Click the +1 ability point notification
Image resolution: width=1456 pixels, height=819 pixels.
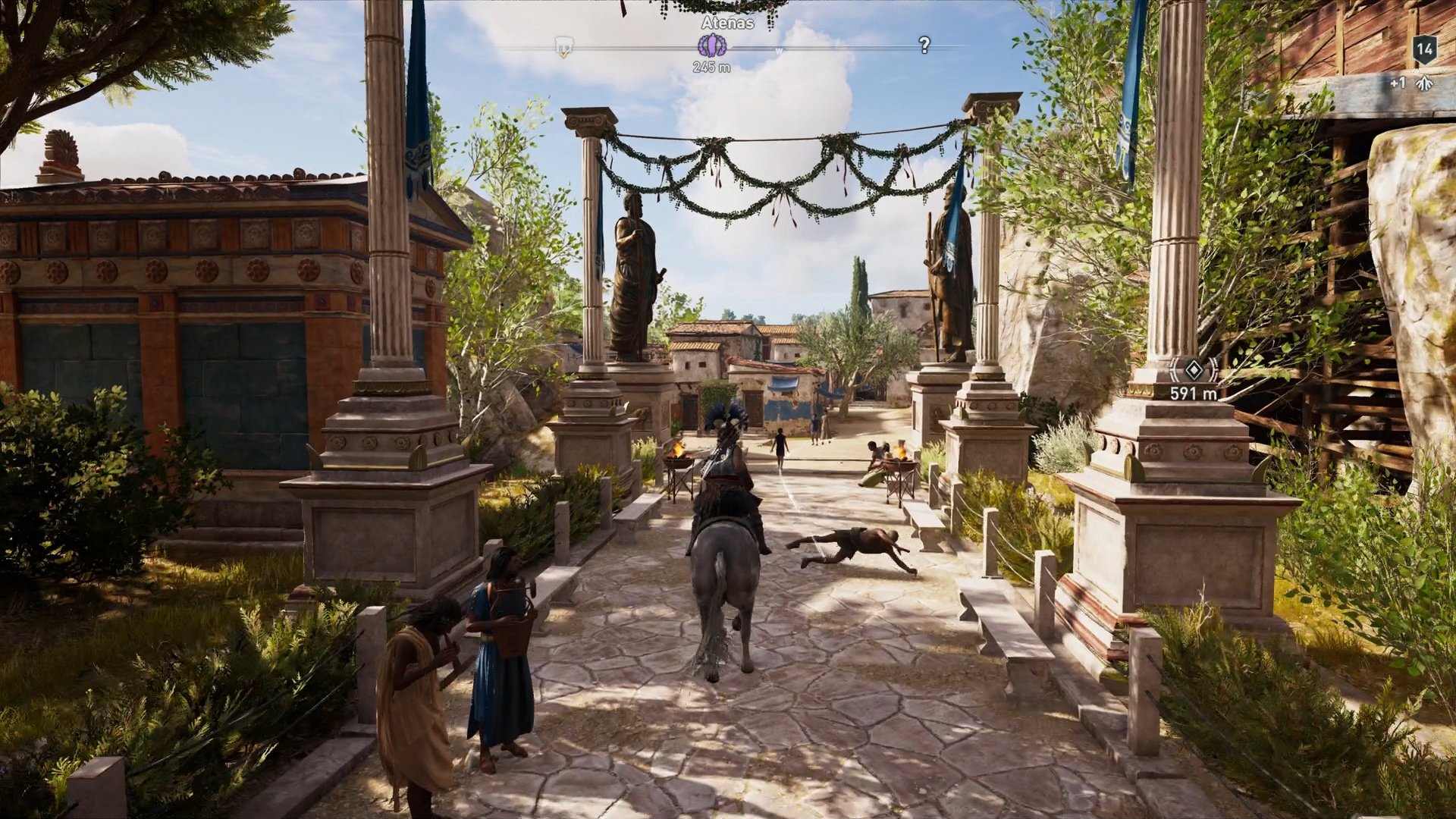[x=1398, y=83]
